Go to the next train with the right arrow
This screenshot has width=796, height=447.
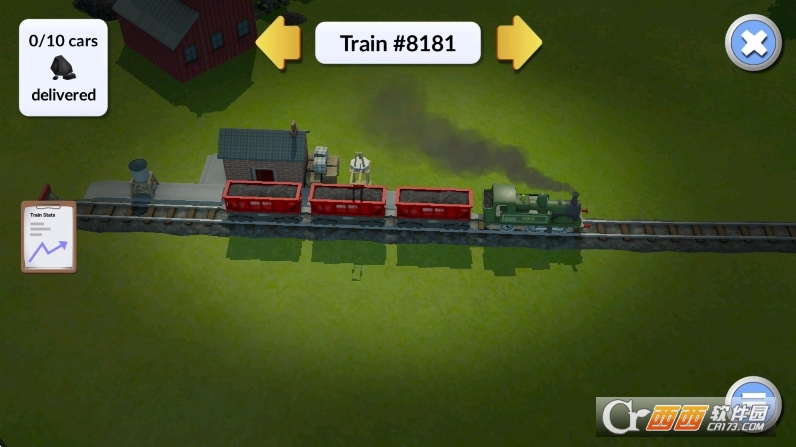pos(519,43)
